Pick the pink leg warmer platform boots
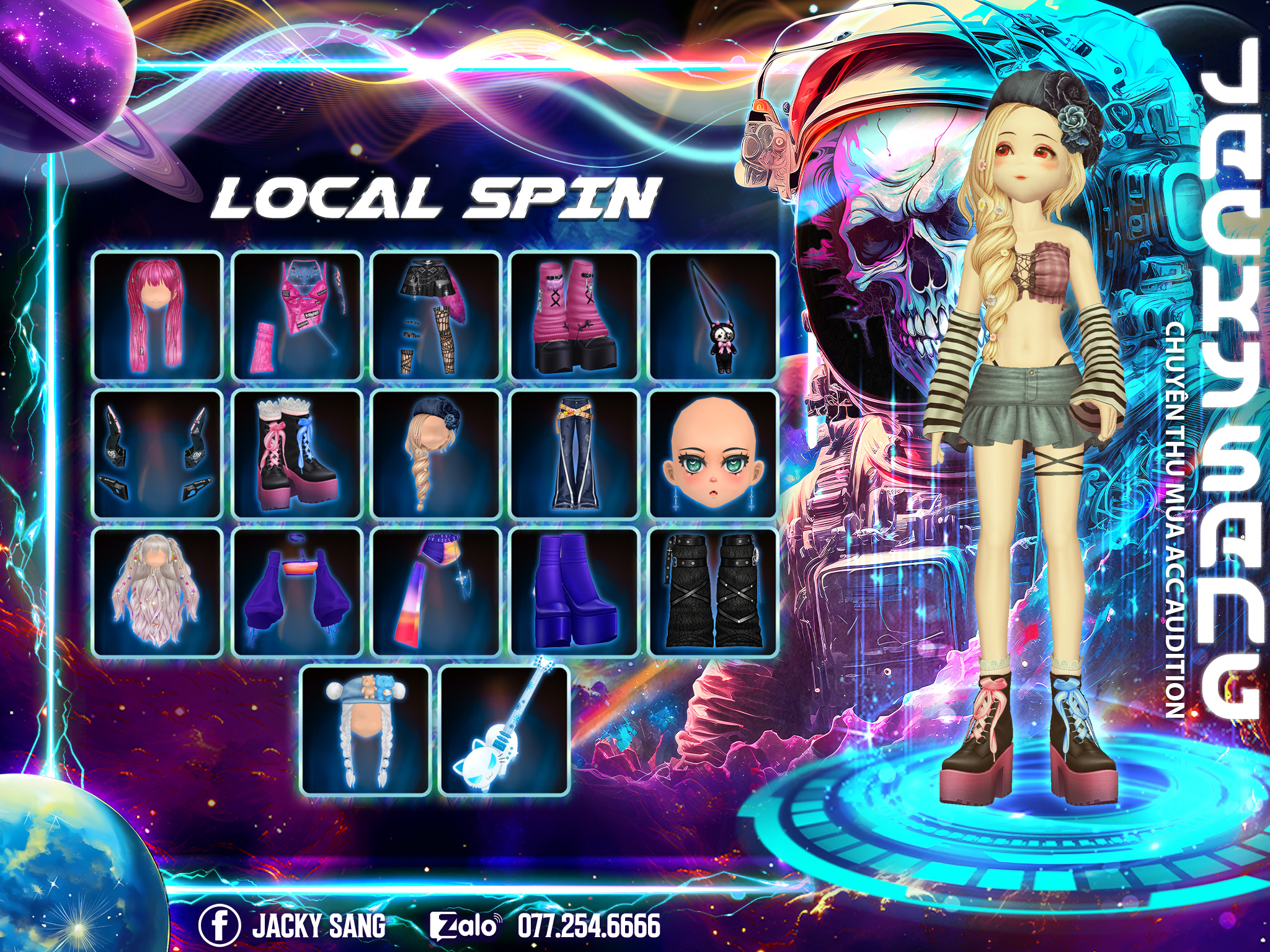This screenshot has height=952, width=1270. pyautogui.click(x=575, y=315)
